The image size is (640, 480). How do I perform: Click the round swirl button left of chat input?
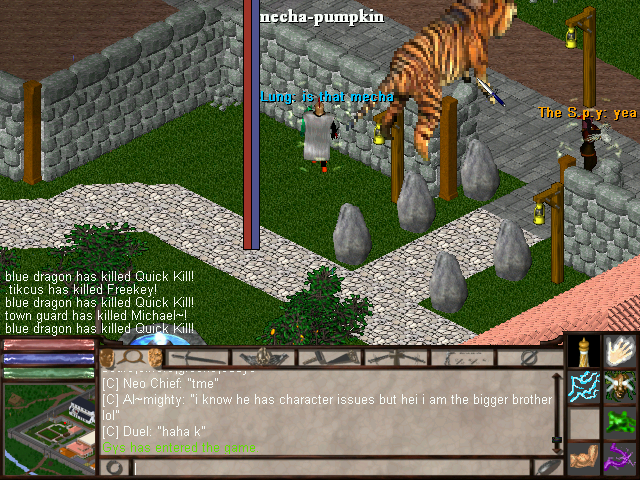point(113,467)
